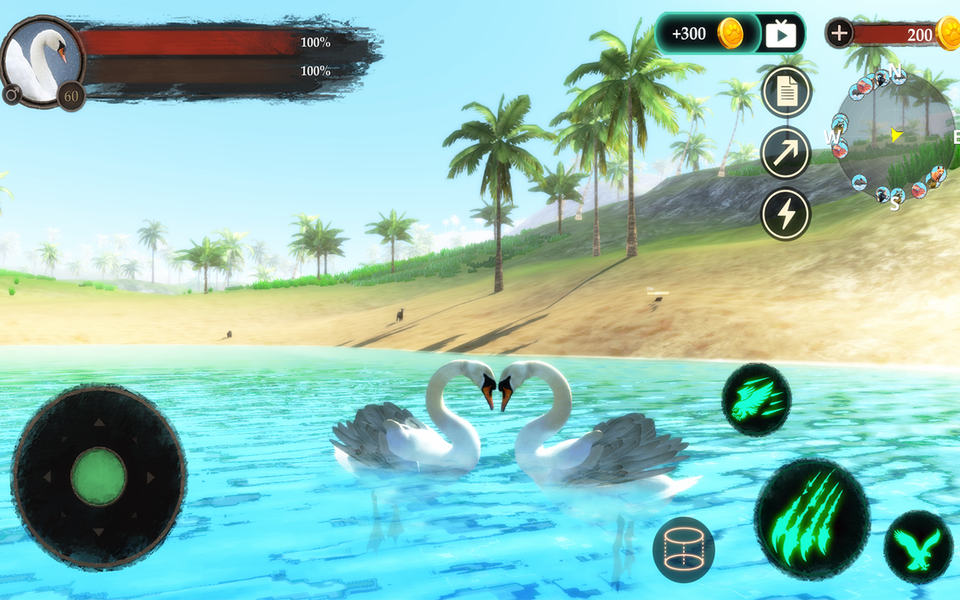The width and height of the screenshot is (960, 600).
Task: Tap the swan portrait avatar
Action: coord(42,60)
